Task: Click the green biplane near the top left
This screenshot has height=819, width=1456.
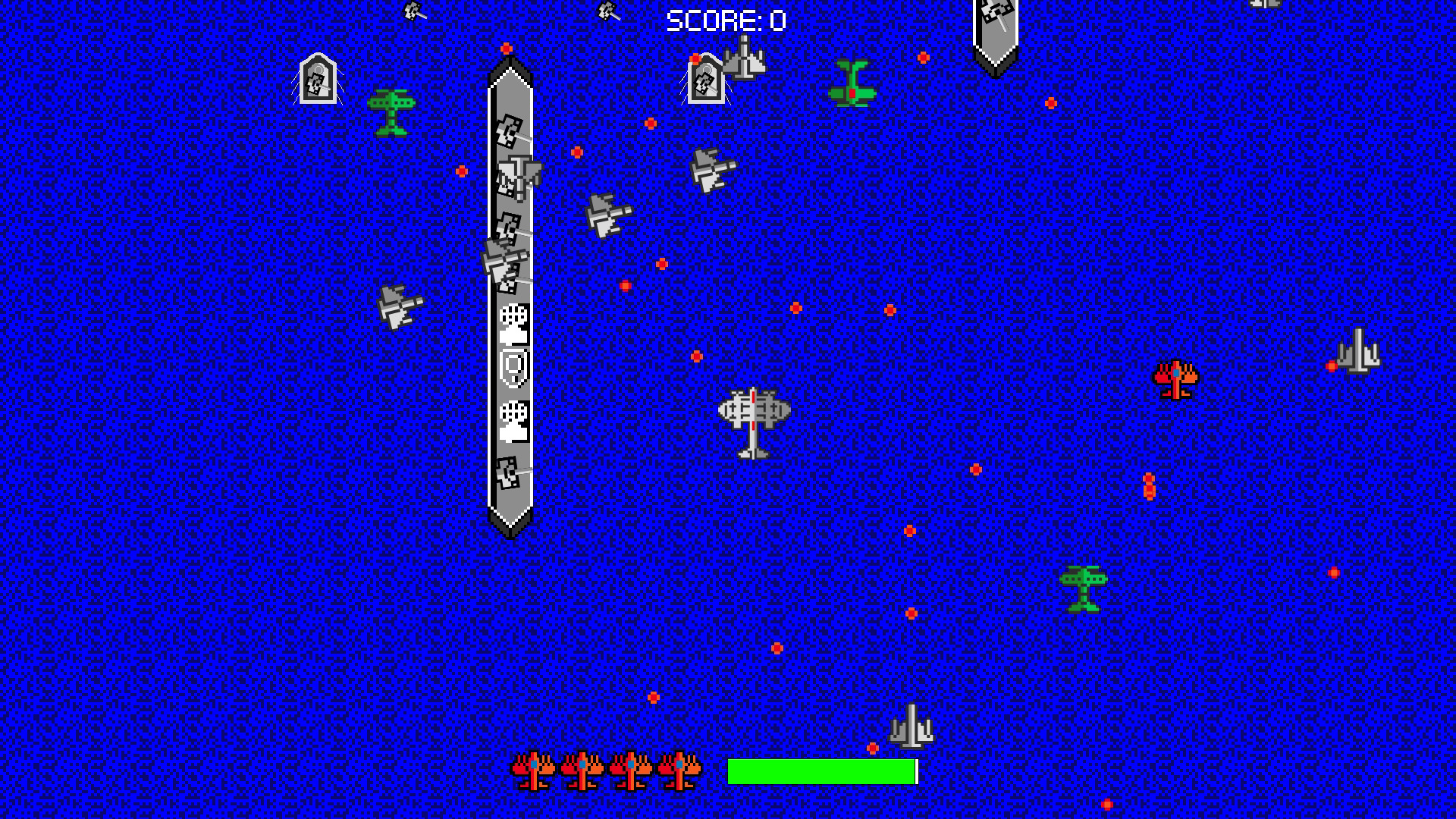Action: click(392, 114)
